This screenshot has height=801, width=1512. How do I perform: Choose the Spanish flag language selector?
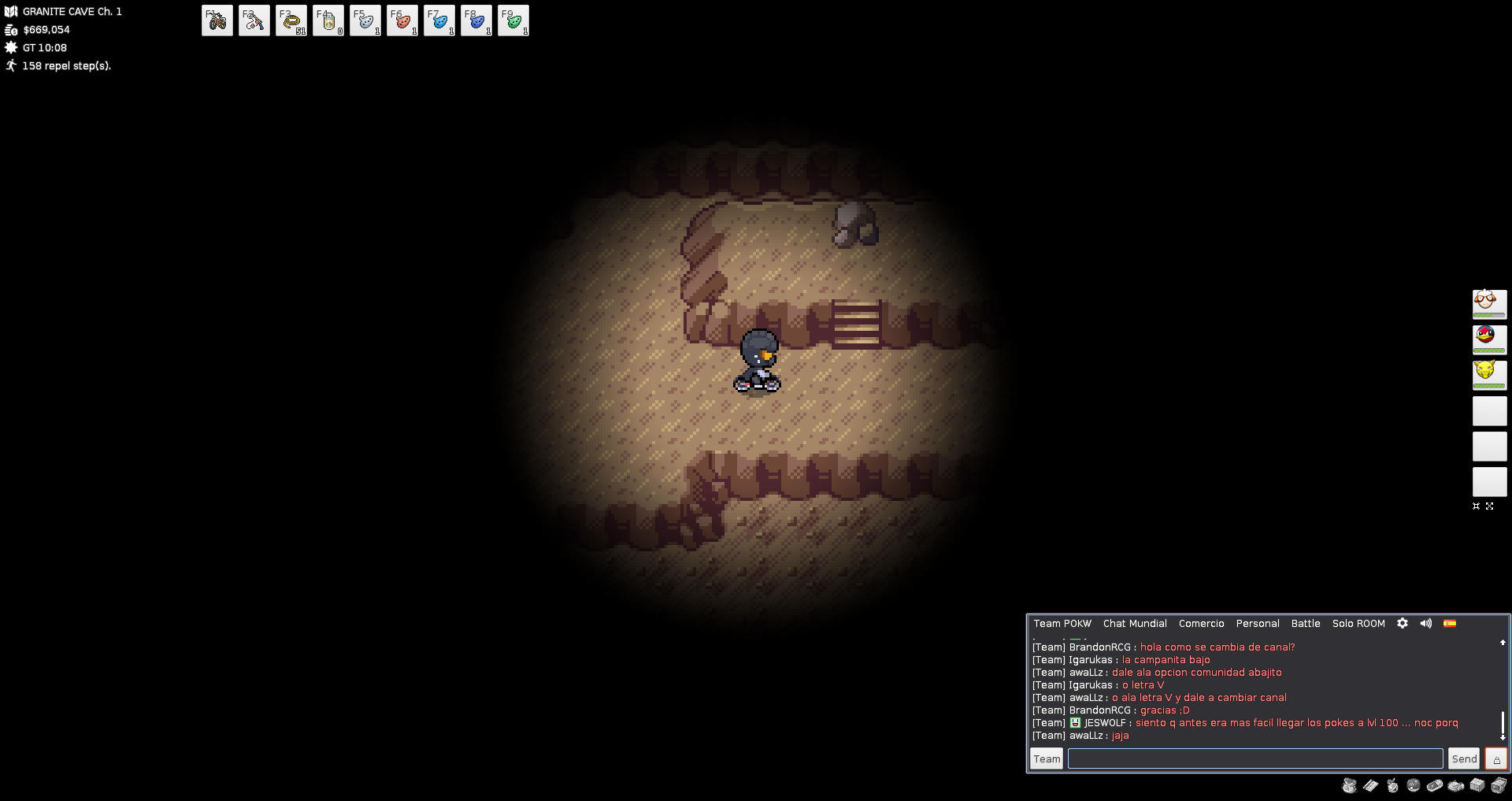[1450, 623]
